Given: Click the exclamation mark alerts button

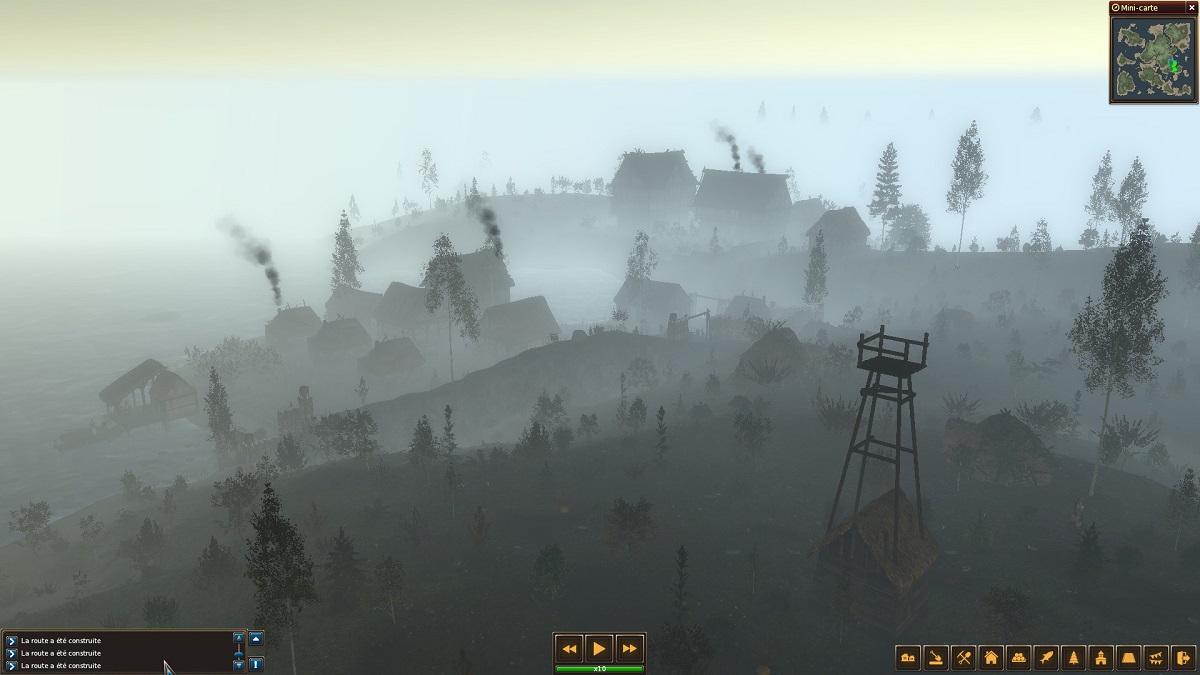Looking at the screenshot, I should (x=256, y=663).
